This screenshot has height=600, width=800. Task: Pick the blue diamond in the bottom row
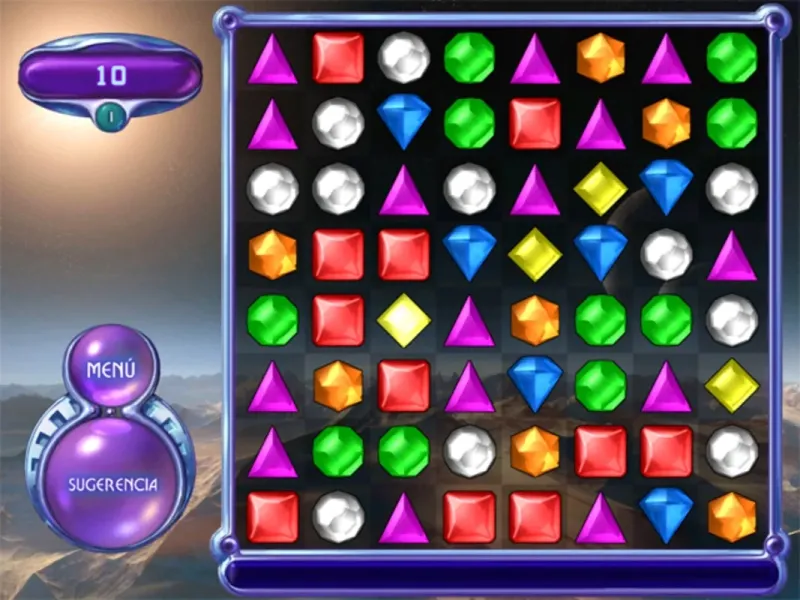(666, 516)
